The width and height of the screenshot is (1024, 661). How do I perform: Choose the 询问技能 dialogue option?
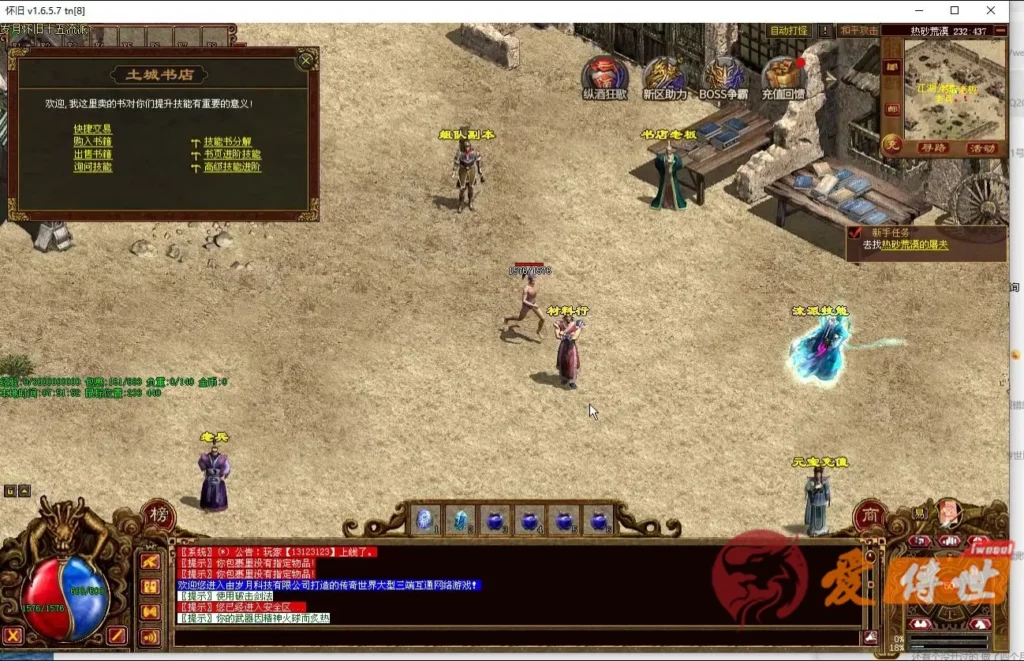(93, 168)
